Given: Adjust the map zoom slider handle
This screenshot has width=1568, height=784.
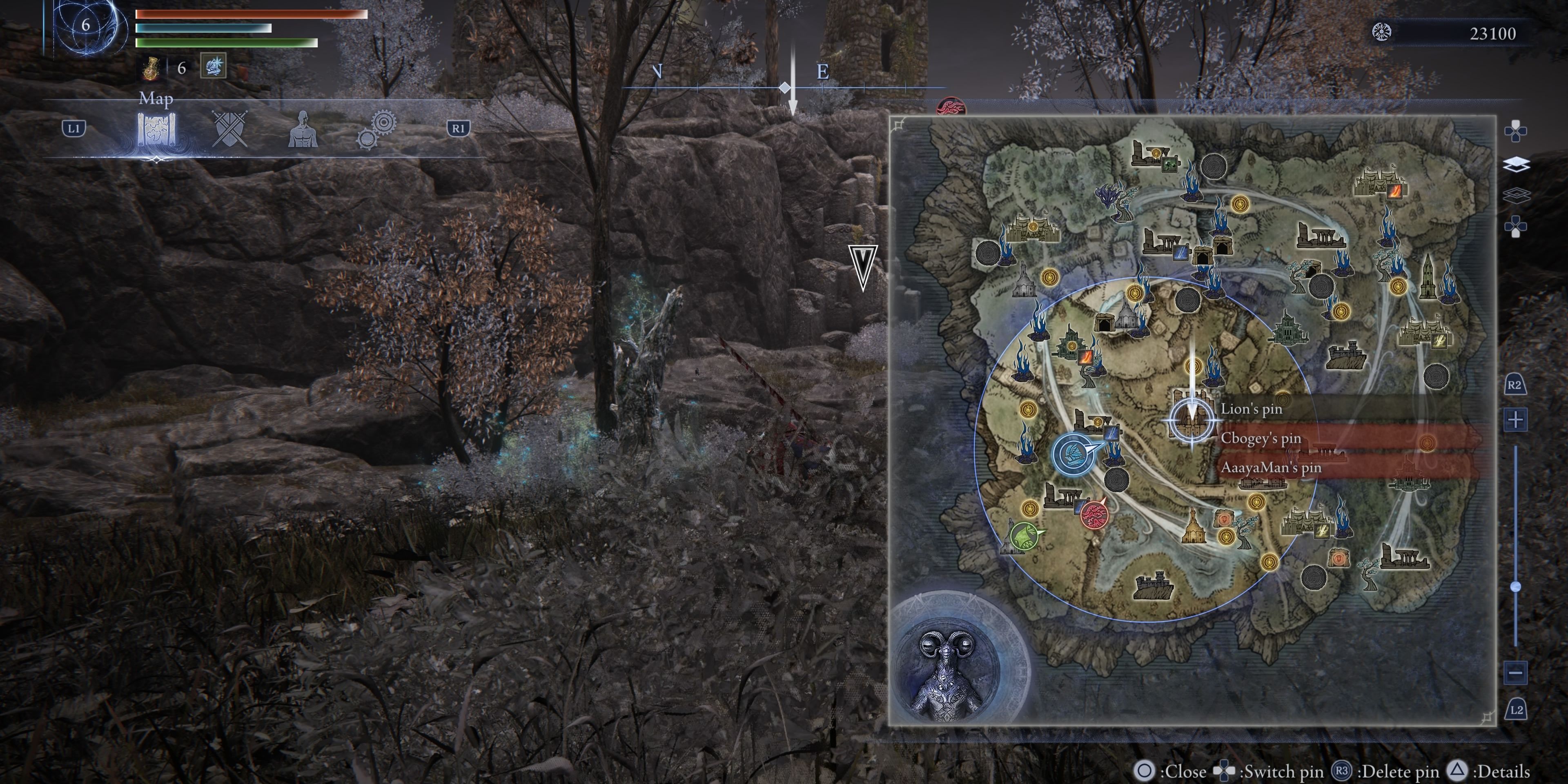Looking at the screenshot, I should [1516, 587].
